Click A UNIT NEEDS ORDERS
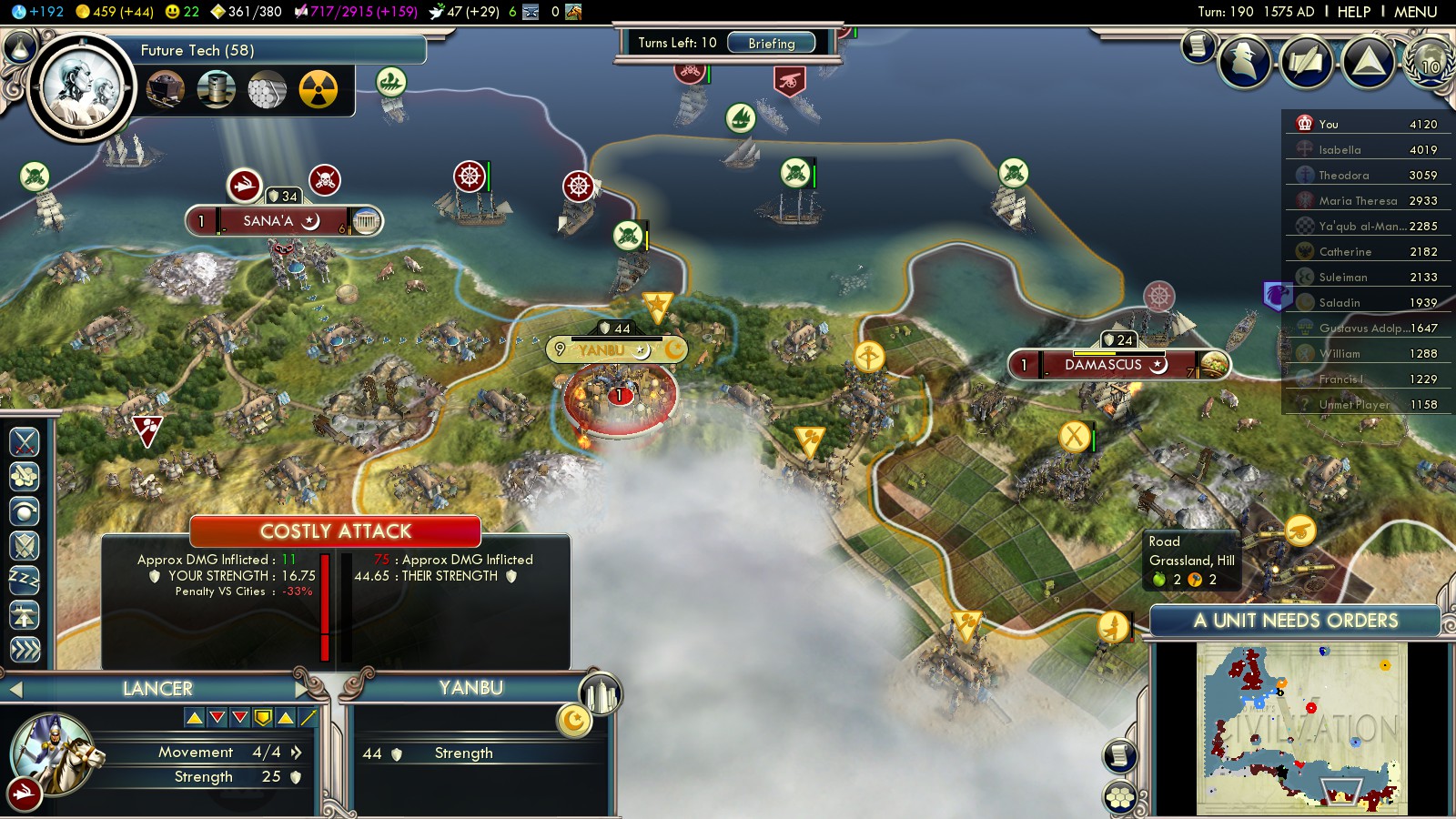 [x=1295, y=621]
